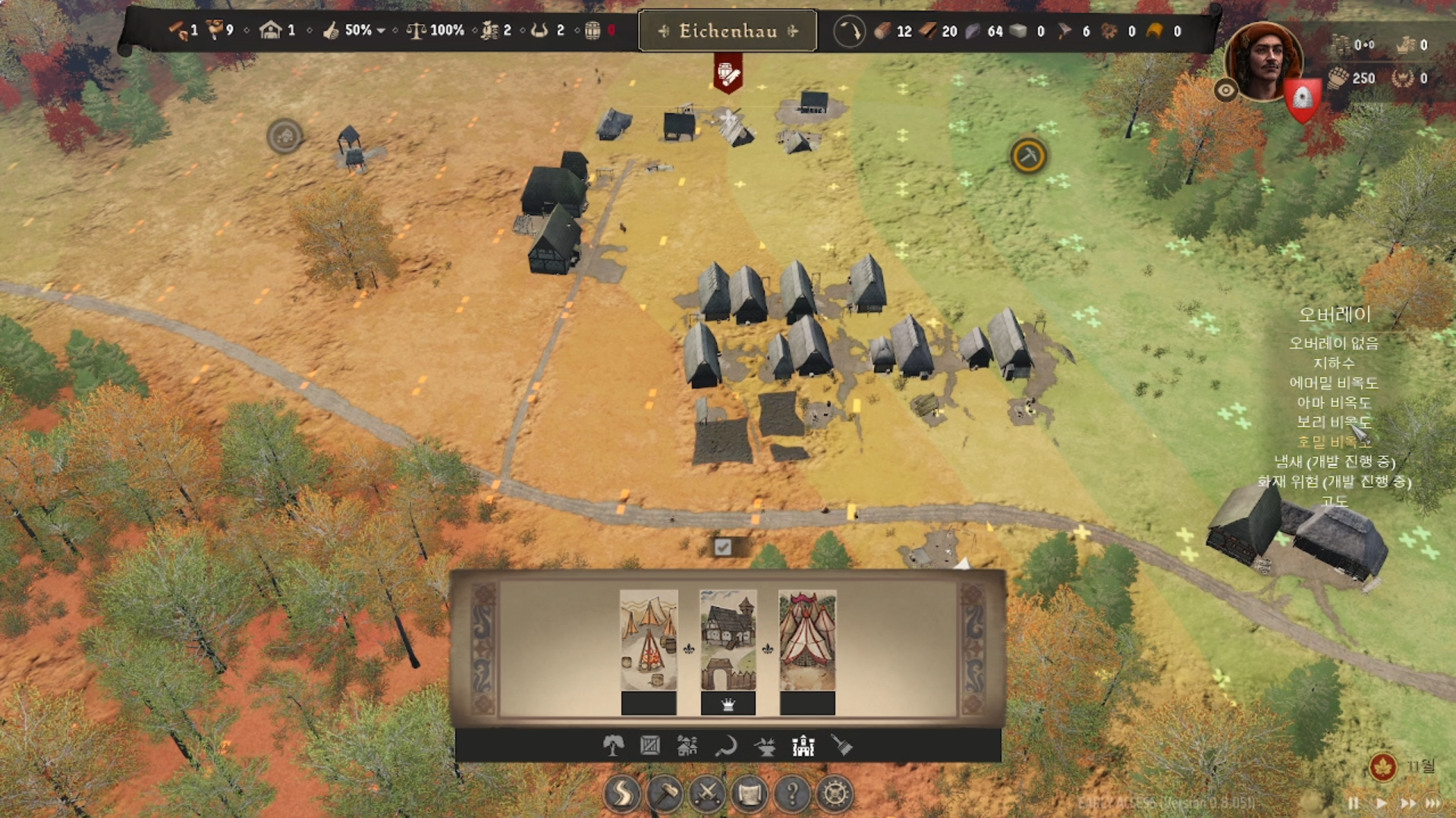Viewport: 1456px width, 818px height.
Task: Set game speed to fastest triple arrow
Action: click(1433, 803)
